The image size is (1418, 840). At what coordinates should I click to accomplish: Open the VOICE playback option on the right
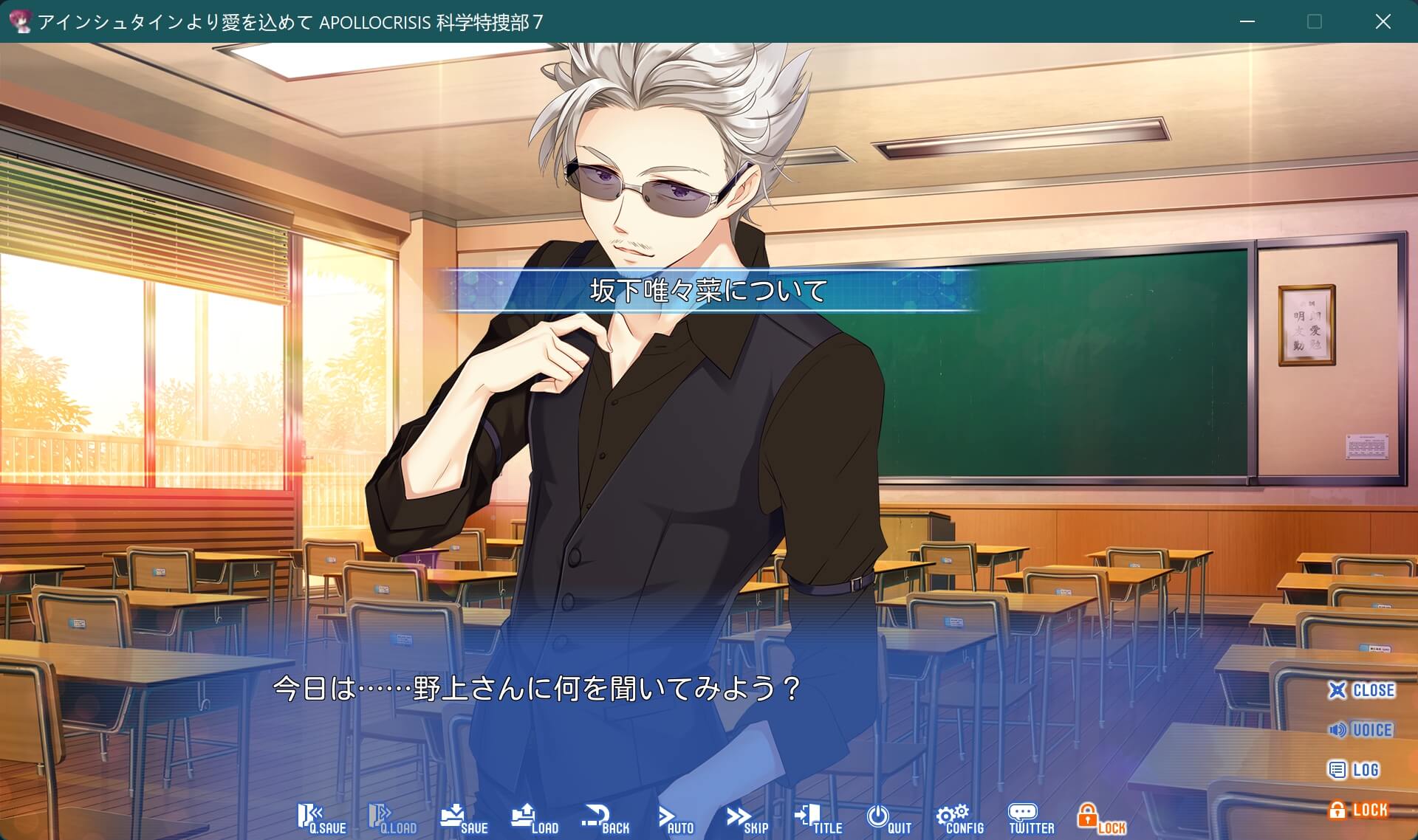1363,731
